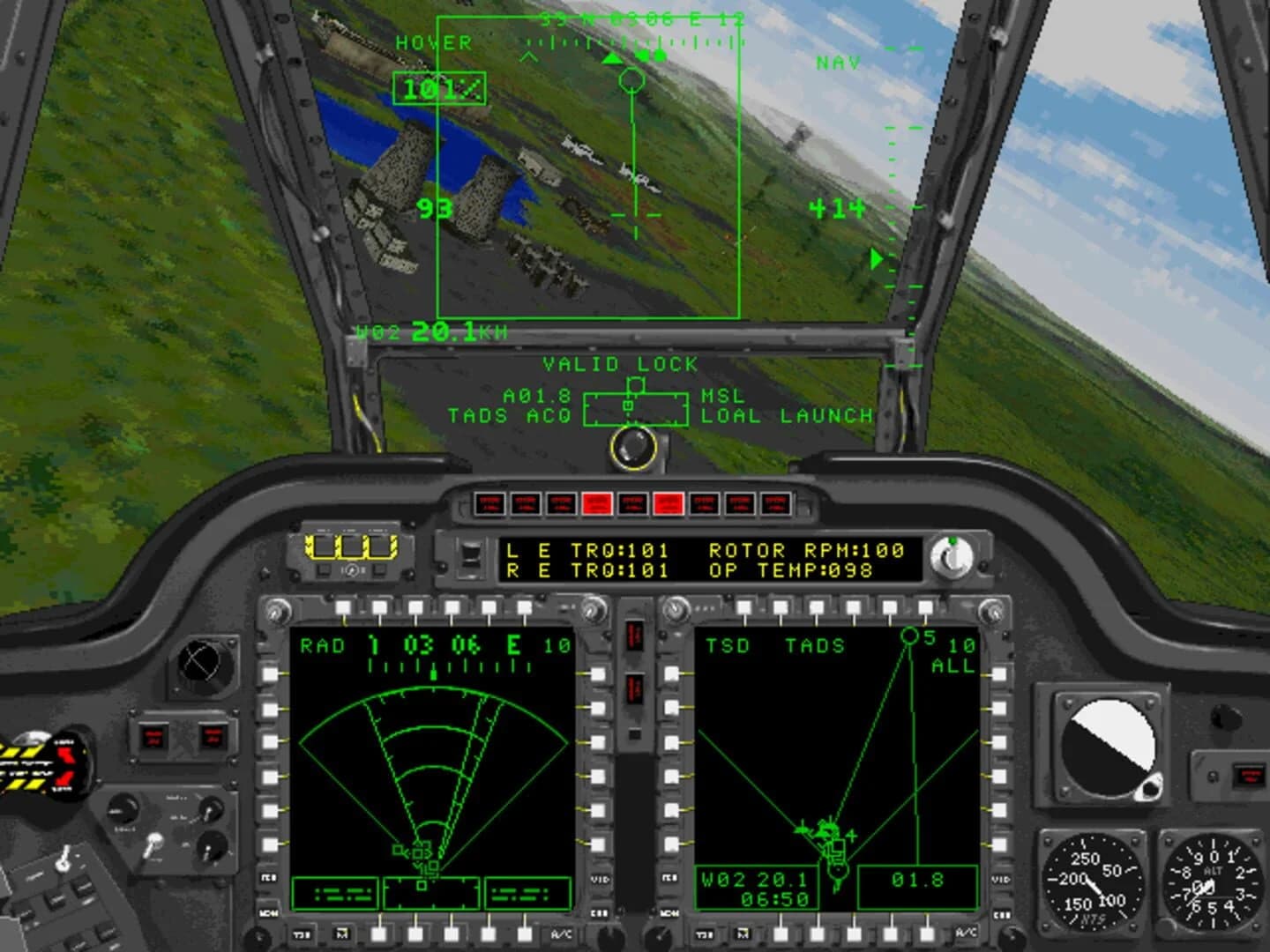Select TADS mode on the right MFD
The image size is (1270, 952).
818,646
